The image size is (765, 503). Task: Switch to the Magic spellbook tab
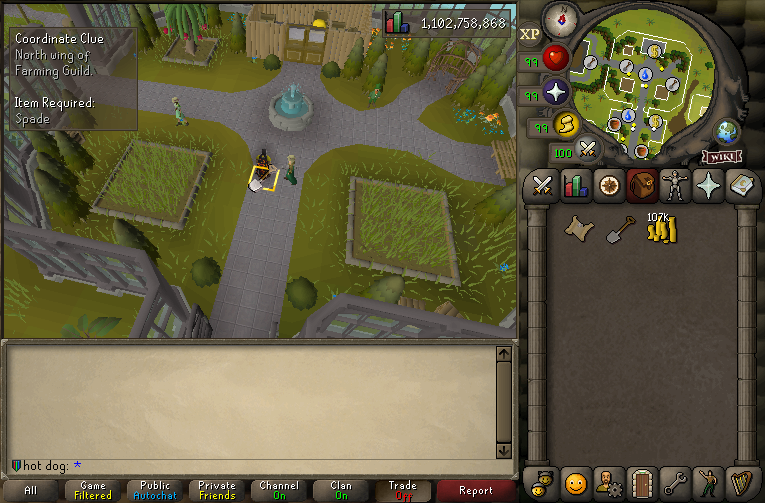pyautogui.click(x=741, y=186)
